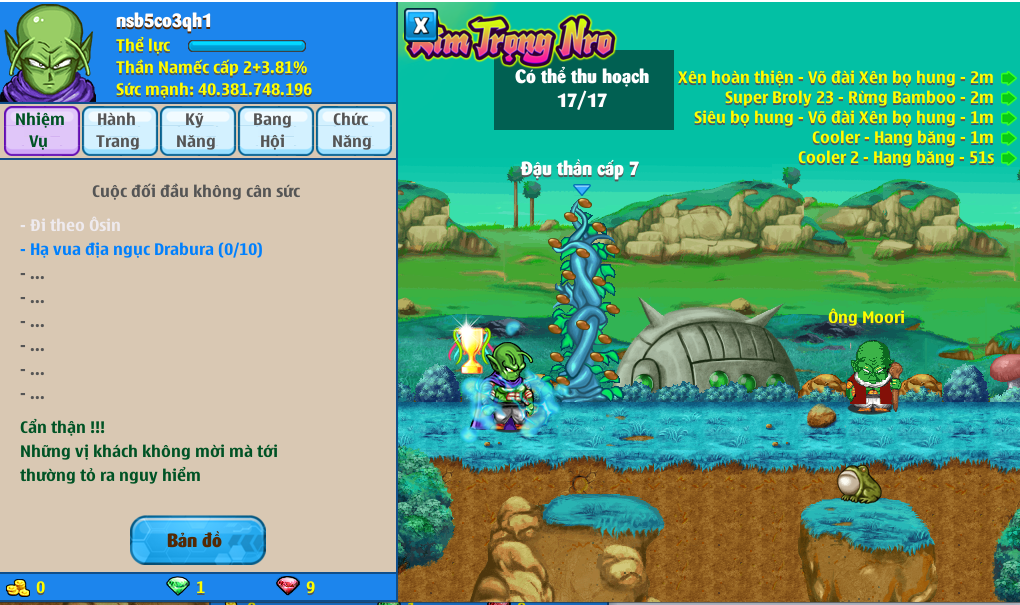Show the Bang Hội tab
1020x605 pixels.
[x=274, y=131]
